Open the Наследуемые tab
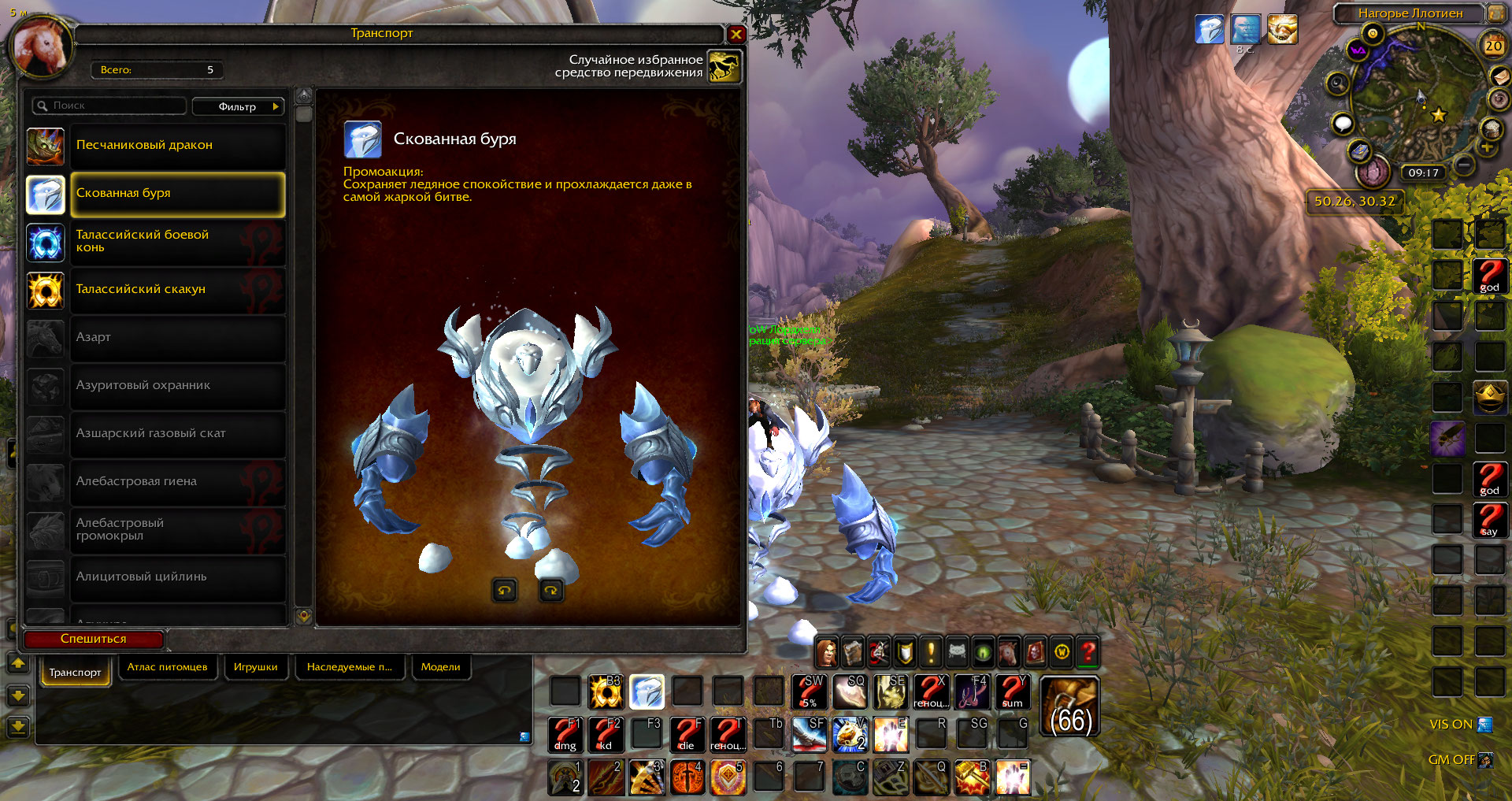The image size is (1512, 801). click(x=350, y=667)
